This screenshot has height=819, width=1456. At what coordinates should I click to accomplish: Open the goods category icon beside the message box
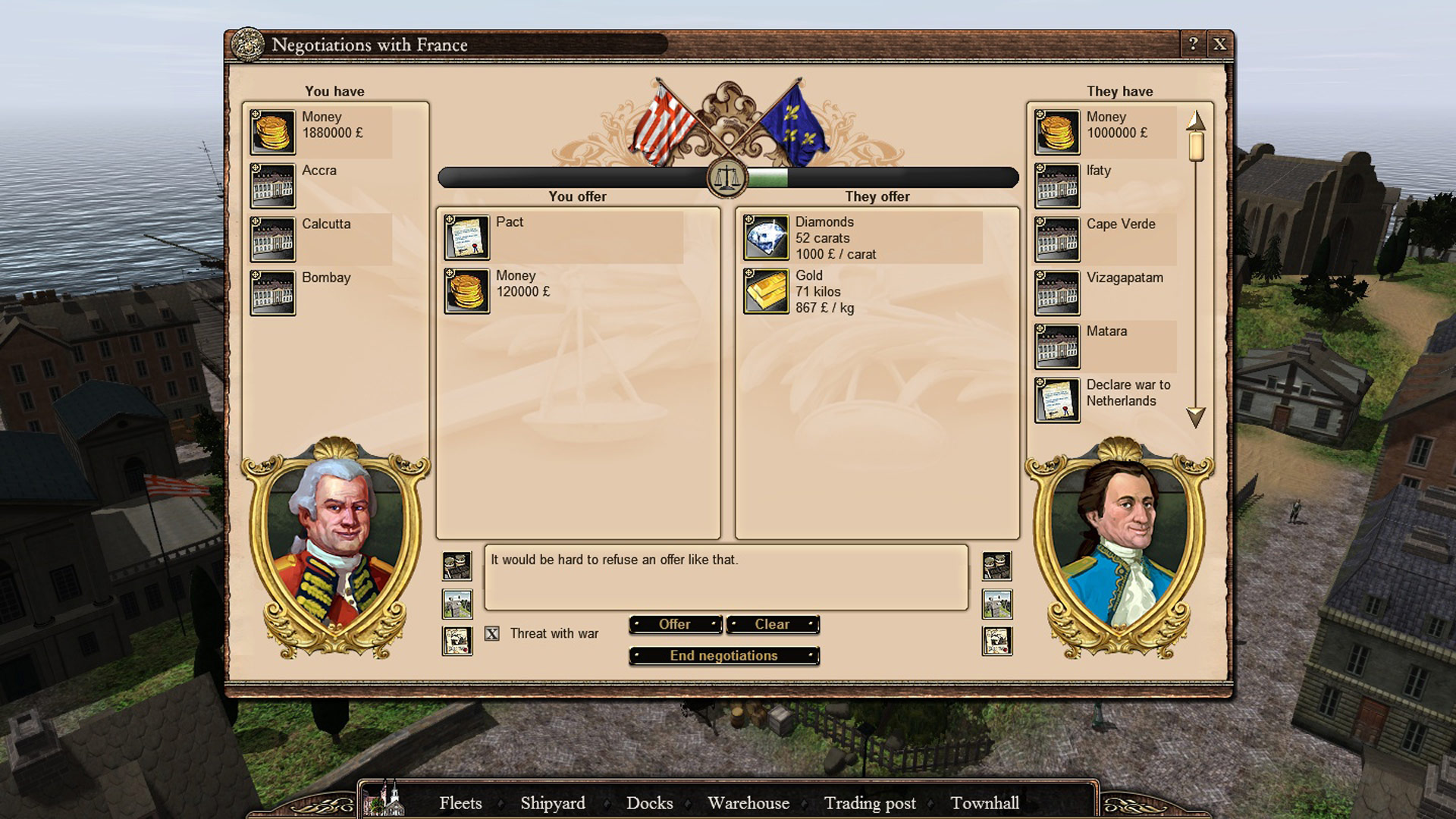[x=457, y=565]
